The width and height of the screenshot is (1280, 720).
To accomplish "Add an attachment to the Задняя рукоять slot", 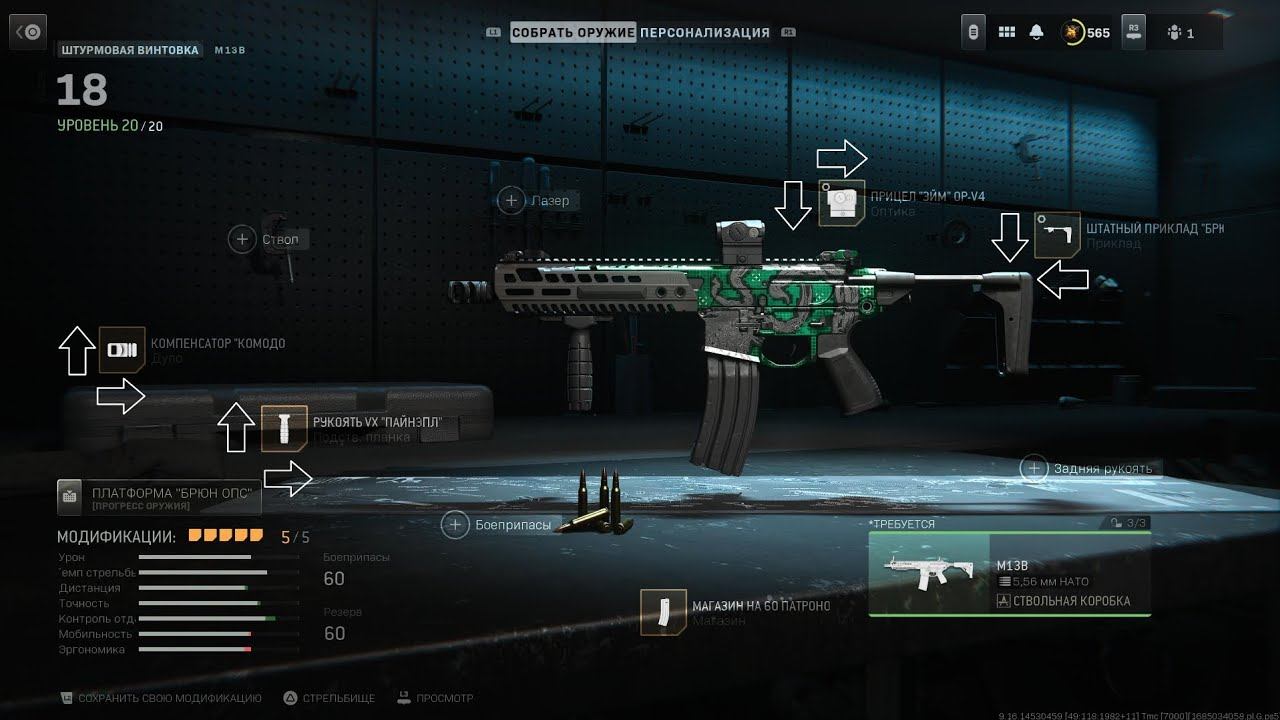I will pyautogui.click(x=1035, y=468).
